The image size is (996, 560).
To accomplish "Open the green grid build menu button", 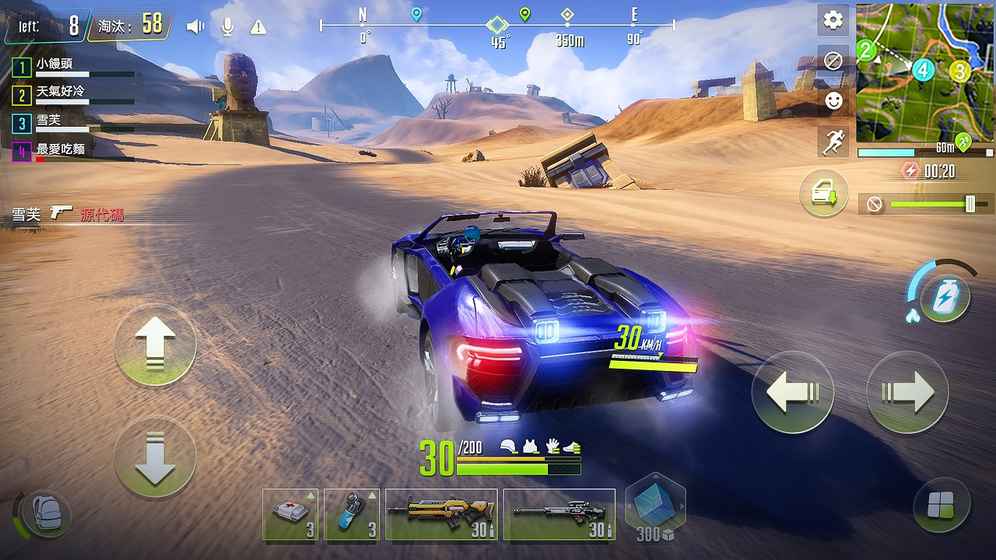I will pyautogui.click(x=941, y=506).
